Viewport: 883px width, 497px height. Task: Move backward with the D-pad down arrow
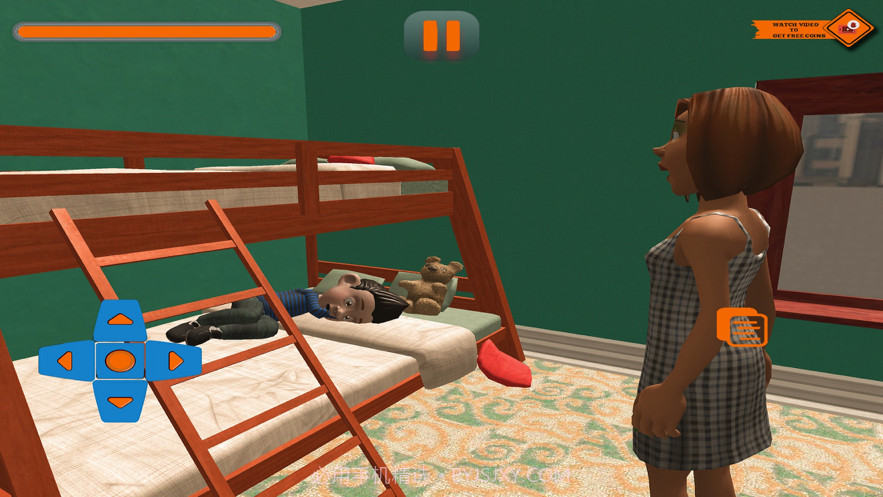click(120, 401)
